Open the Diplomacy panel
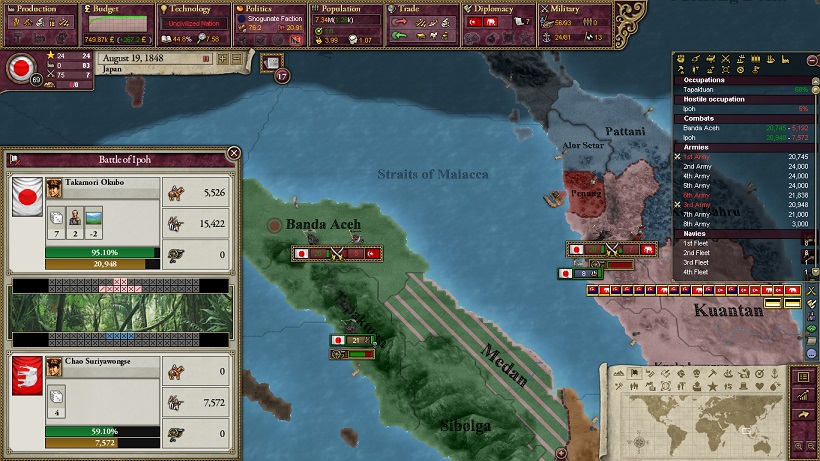Screen dimensions: 820x461 point(497,9)
